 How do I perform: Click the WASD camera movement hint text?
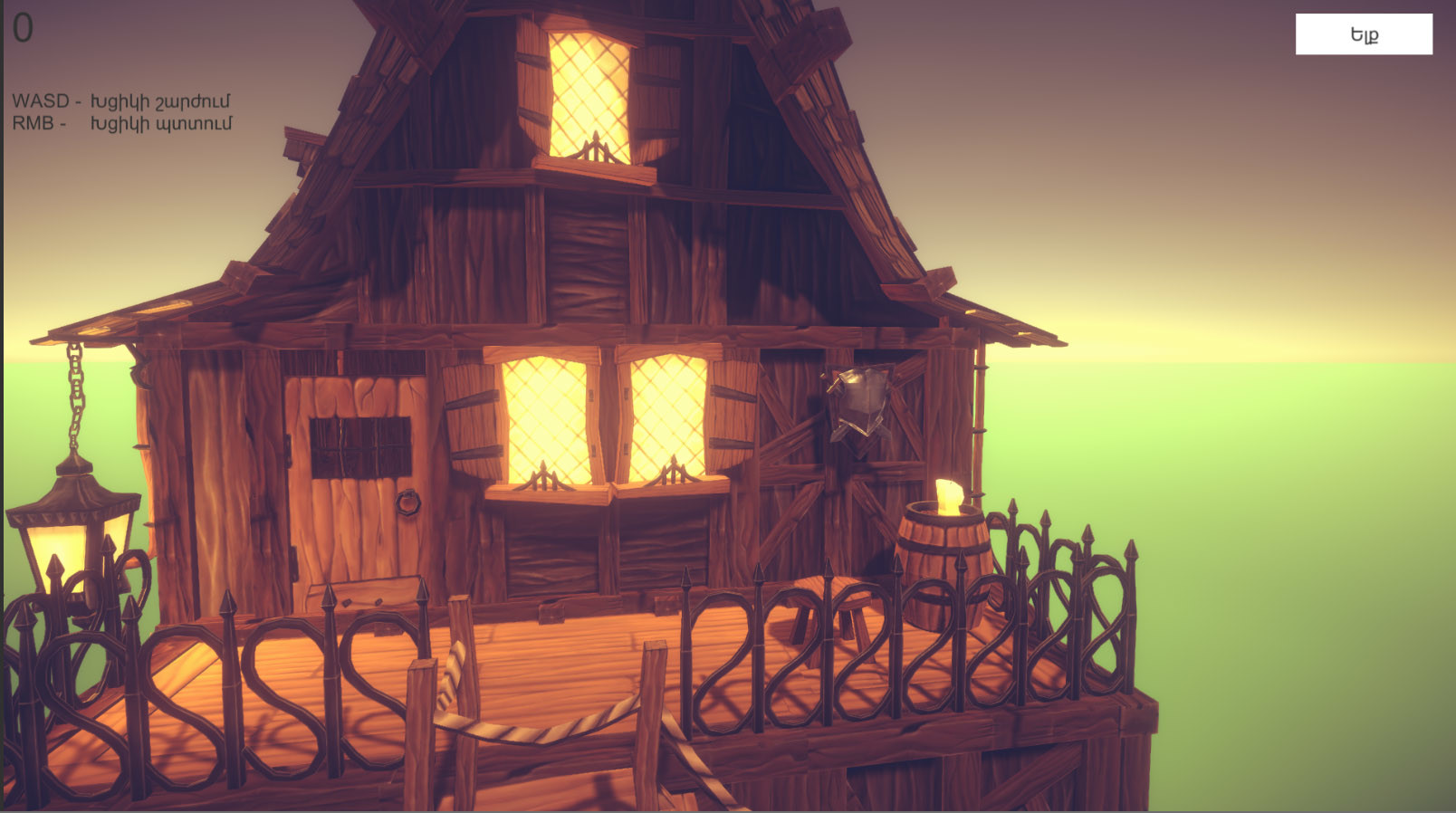(122, 102)
